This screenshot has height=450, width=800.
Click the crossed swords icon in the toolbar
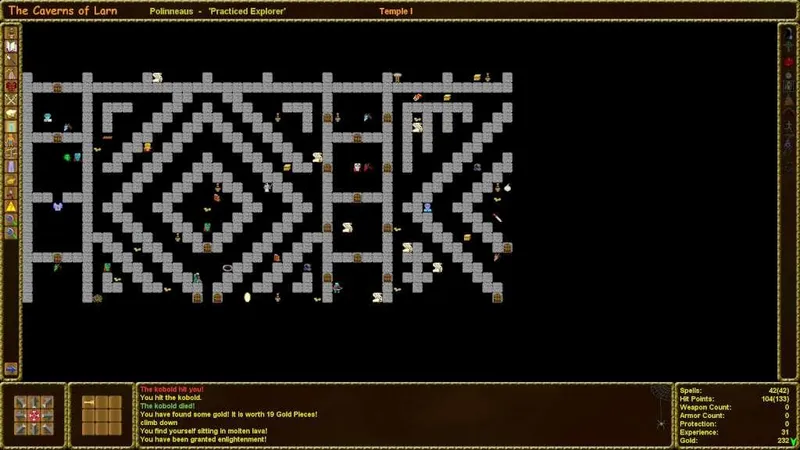[11, 100]
